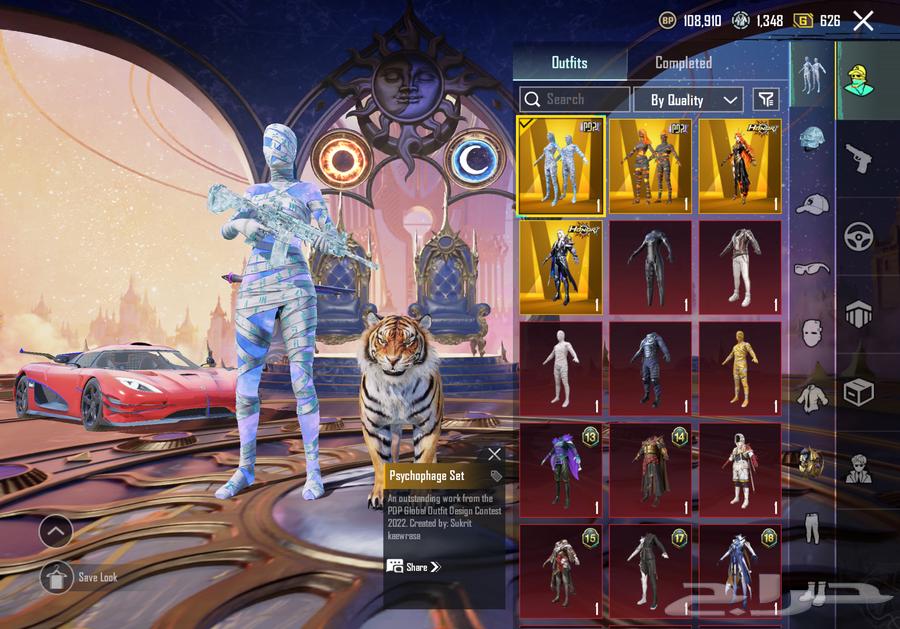The image size is (900, 629).
Task: Save the current look
Action: tap(56, 577)
